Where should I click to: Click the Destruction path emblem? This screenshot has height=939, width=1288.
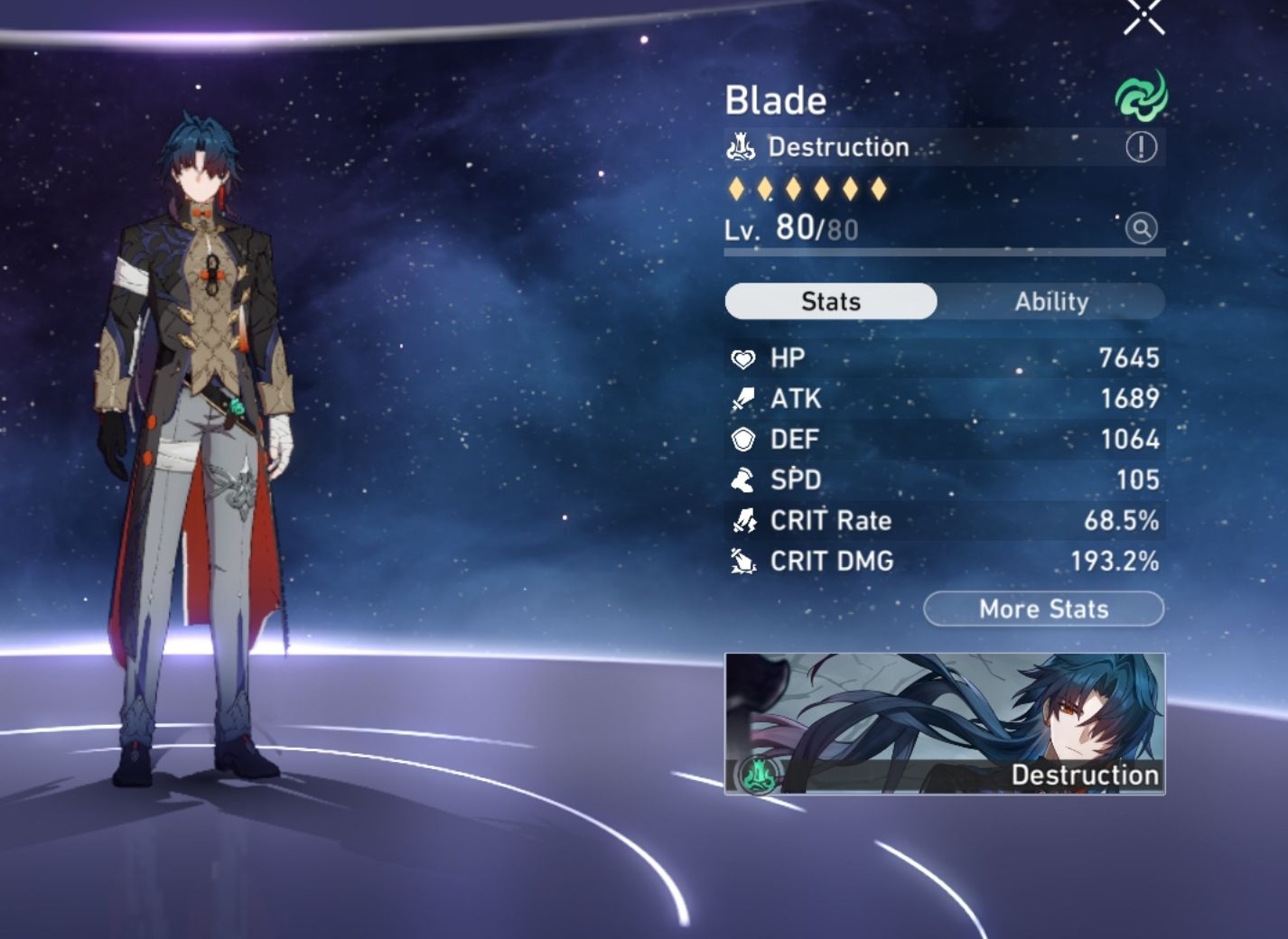pos(740,147)
